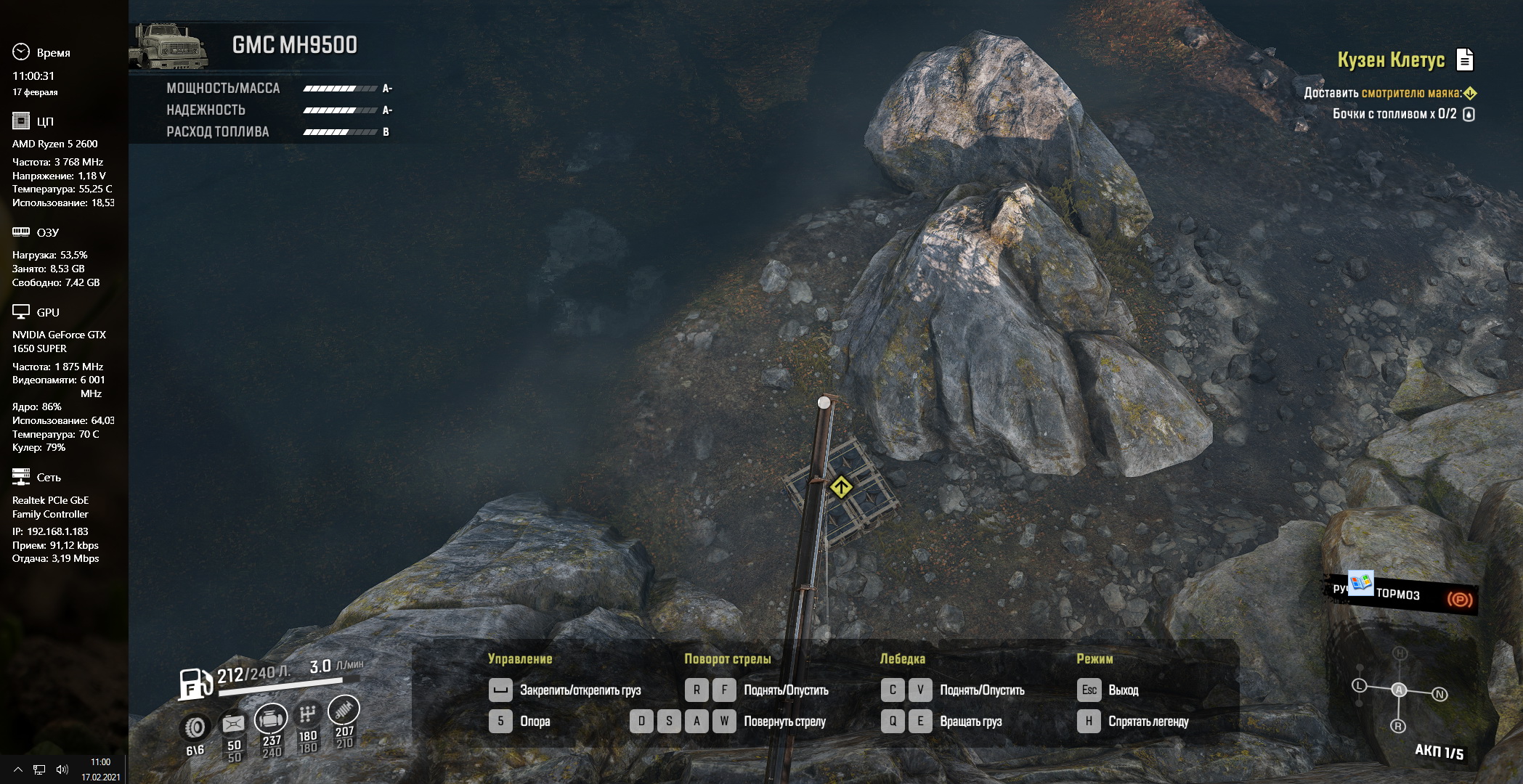The image size is (1523, 784).
Task: Click the yellow diamond cargo marker
Action: click(841, 486)
